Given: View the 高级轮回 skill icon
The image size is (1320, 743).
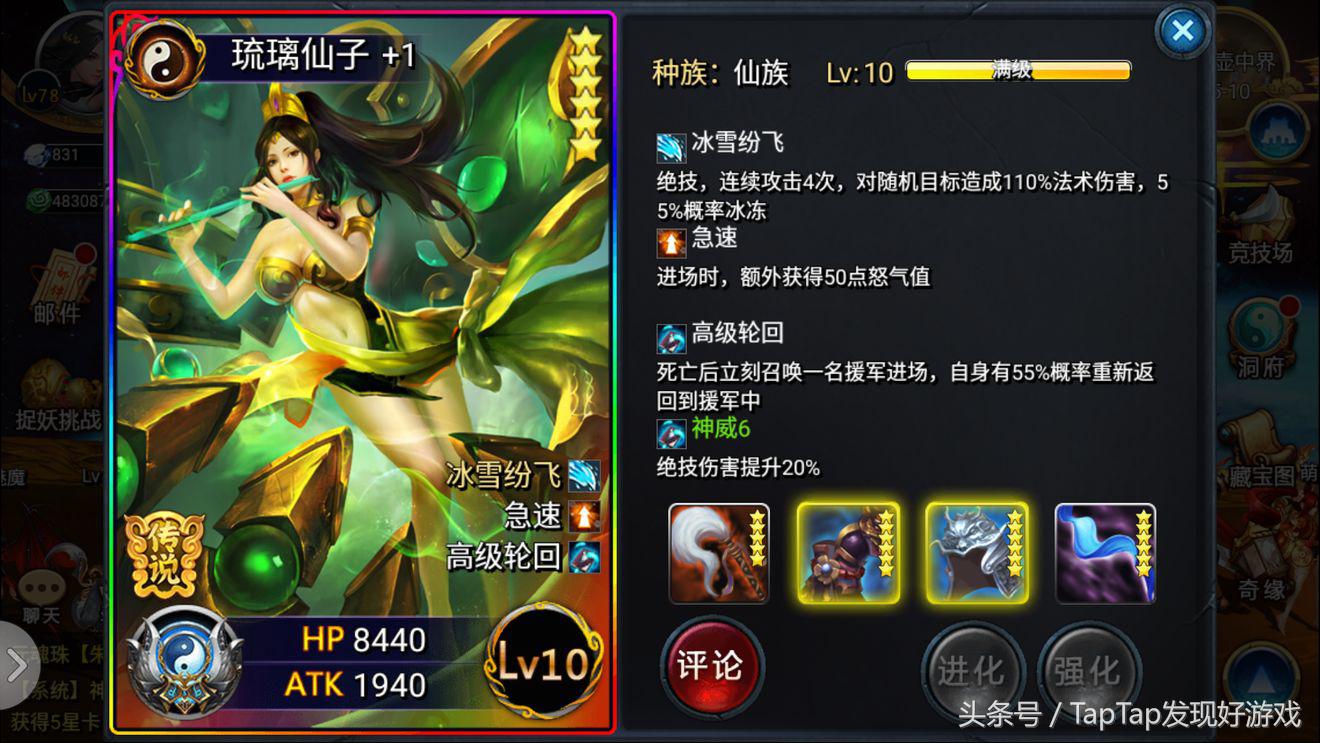Looking at the screenshot, I should point(670,337).
